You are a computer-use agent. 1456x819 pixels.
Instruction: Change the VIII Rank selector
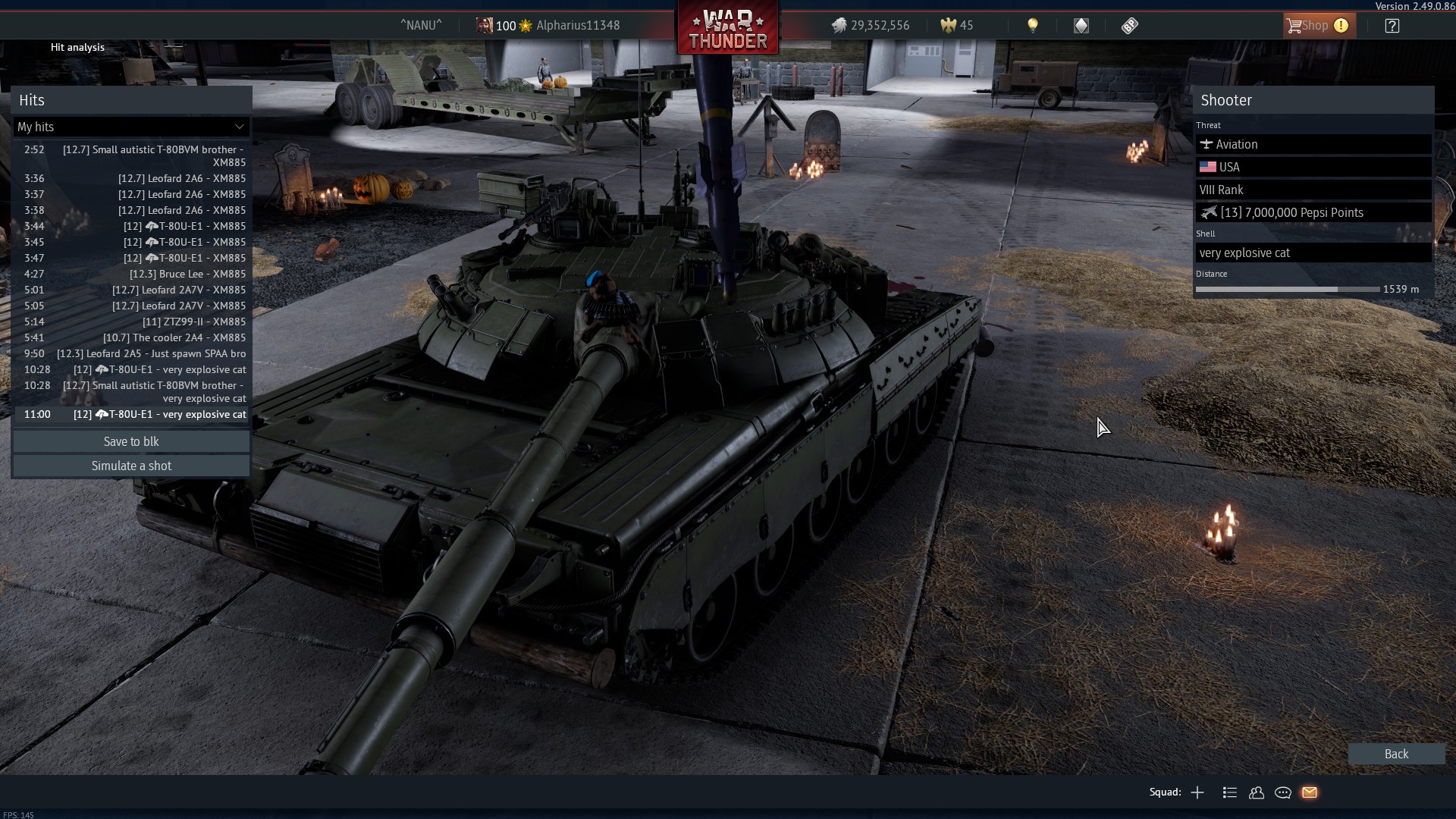click(x=1313, y=190)
